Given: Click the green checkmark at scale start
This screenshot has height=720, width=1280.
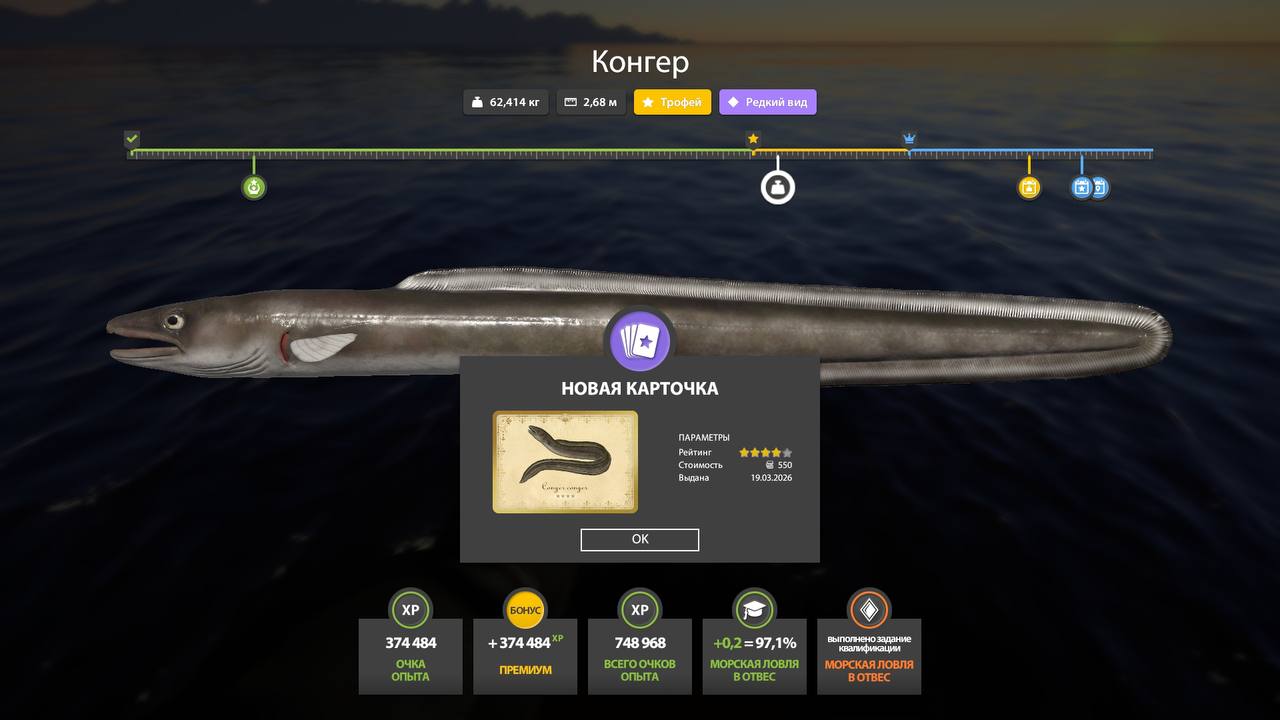Looking at the screenshot, I should (x=132, y=139).
